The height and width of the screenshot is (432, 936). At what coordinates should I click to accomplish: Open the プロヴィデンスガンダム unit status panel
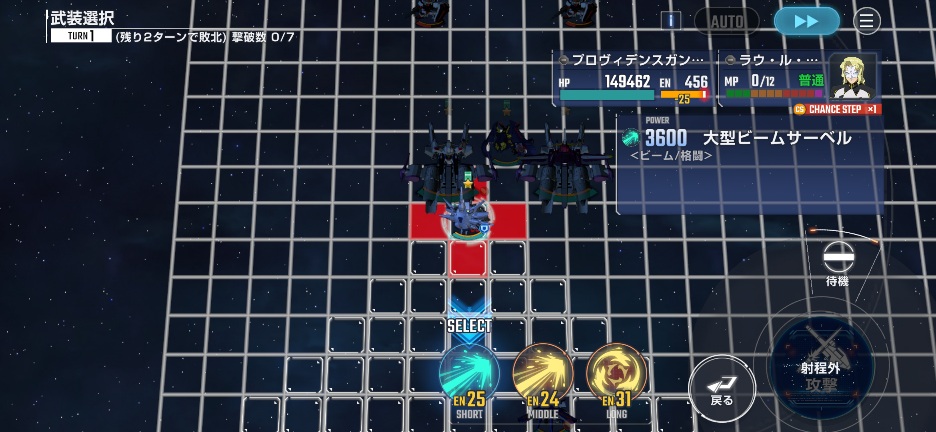633,78
